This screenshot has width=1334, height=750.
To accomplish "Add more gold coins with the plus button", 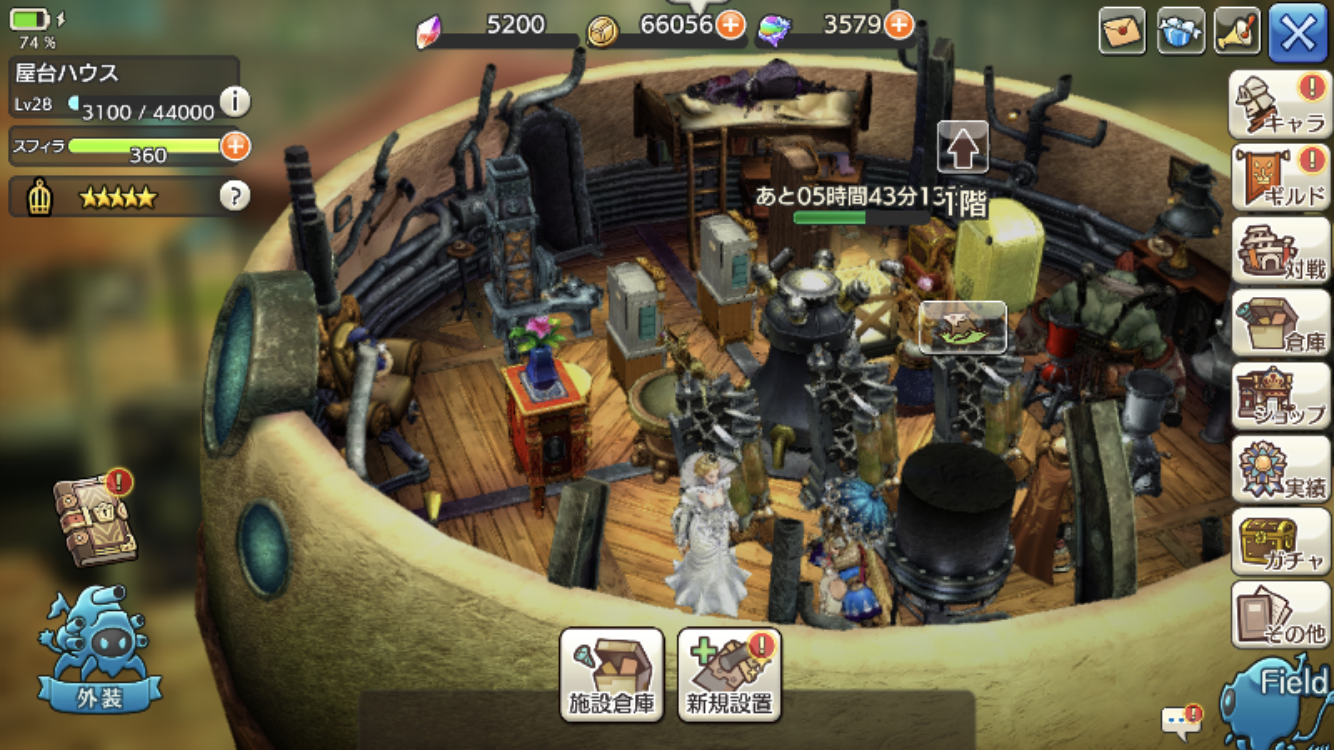I will click(730, 25).
